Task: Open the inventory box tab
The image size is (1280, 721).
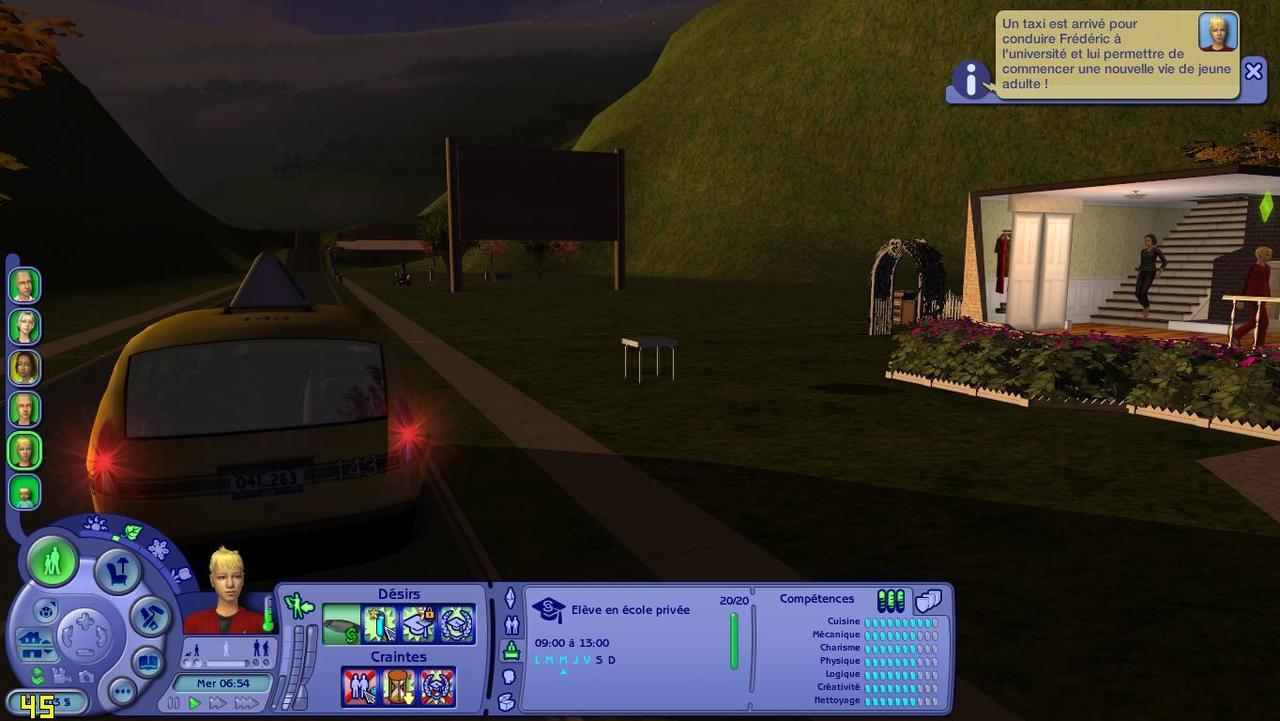Action: [x=508, y=701]
